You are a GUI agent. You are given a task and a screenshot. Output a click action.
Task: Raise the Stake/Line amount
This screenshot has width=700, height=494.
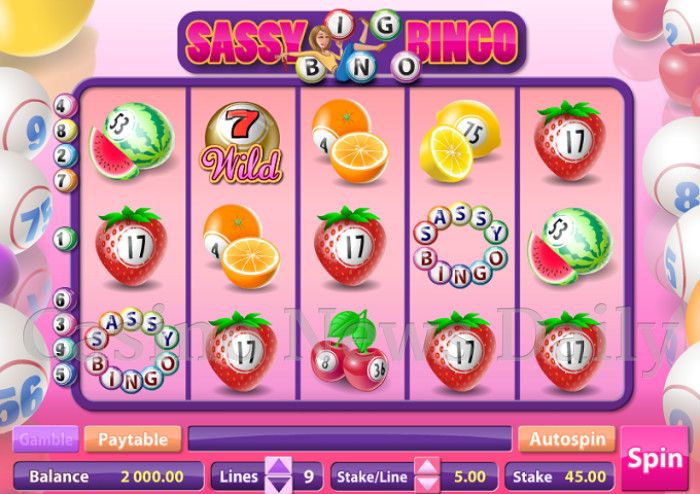pyautogui.click(x=427, y=467)
